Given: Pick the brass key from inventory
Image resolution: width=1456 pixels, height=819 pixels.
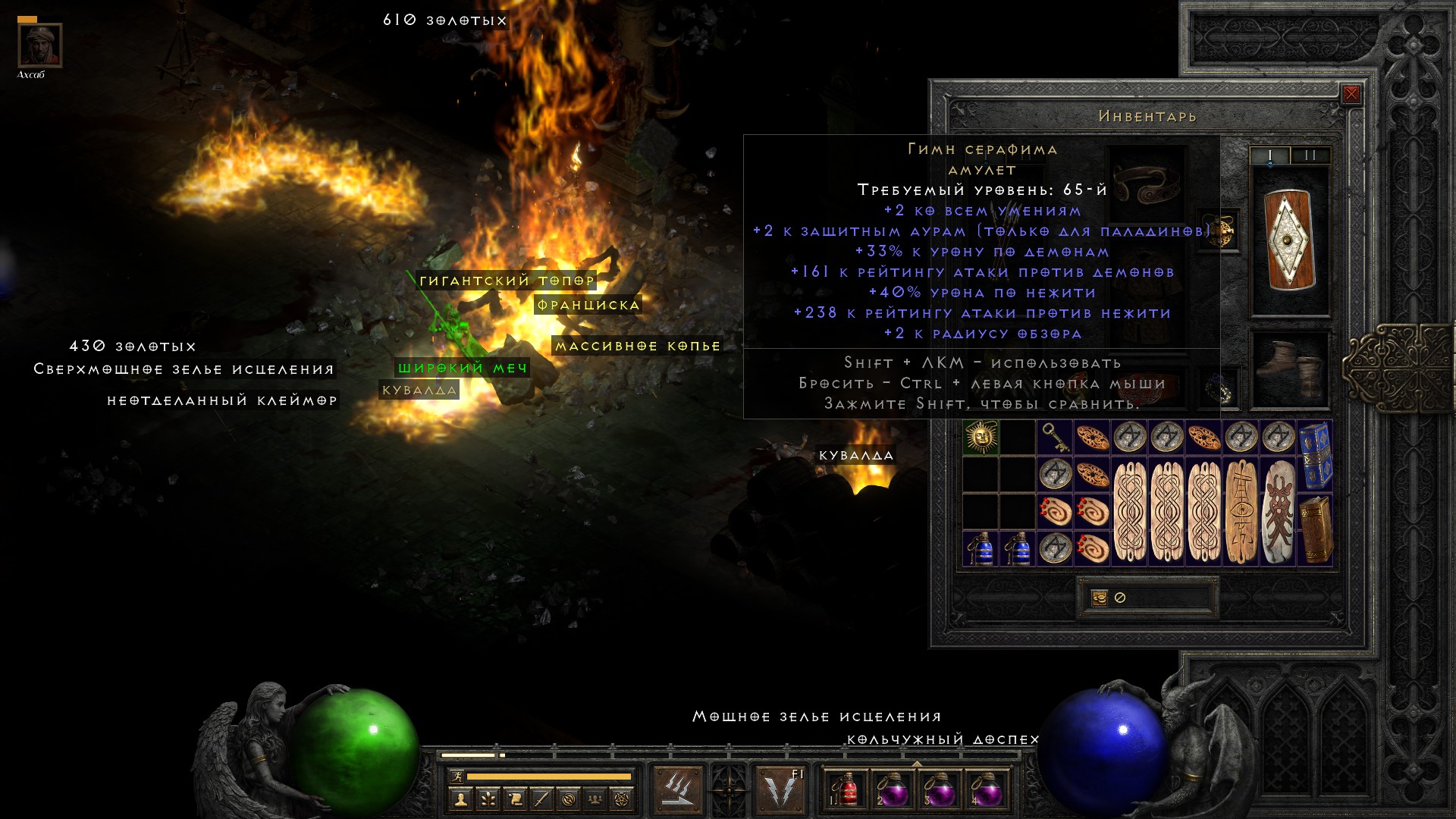Looking at the screenshot, I should 1055,438.
